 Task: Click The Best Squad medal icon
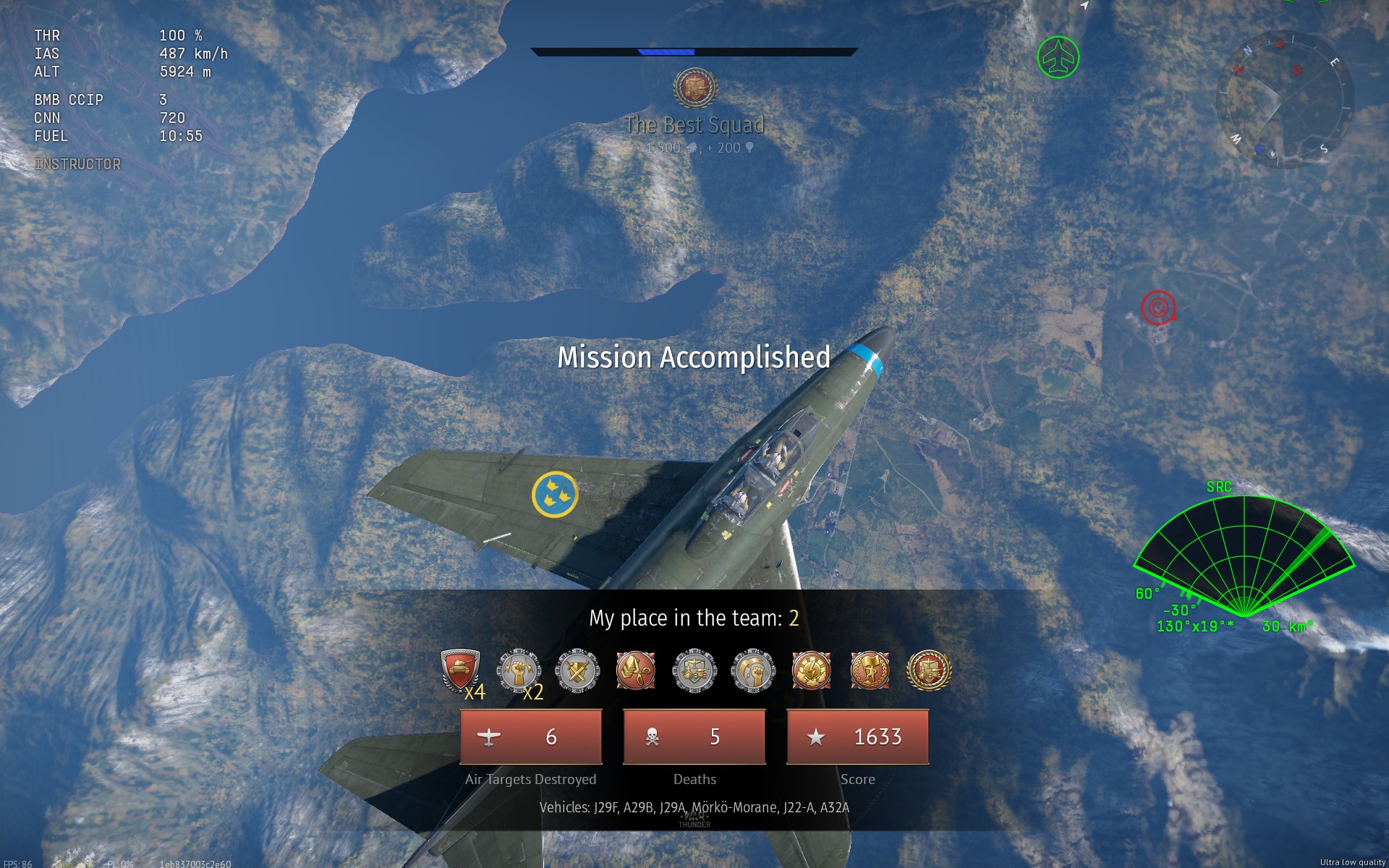click(x=695, y=88)
